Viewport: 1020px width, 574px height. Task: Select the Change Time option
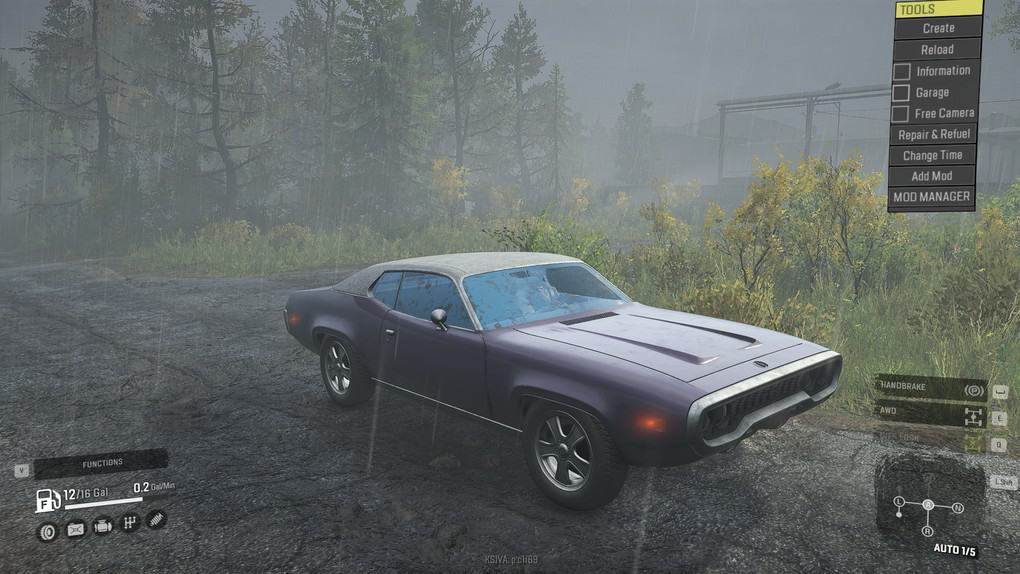(933, 155)
